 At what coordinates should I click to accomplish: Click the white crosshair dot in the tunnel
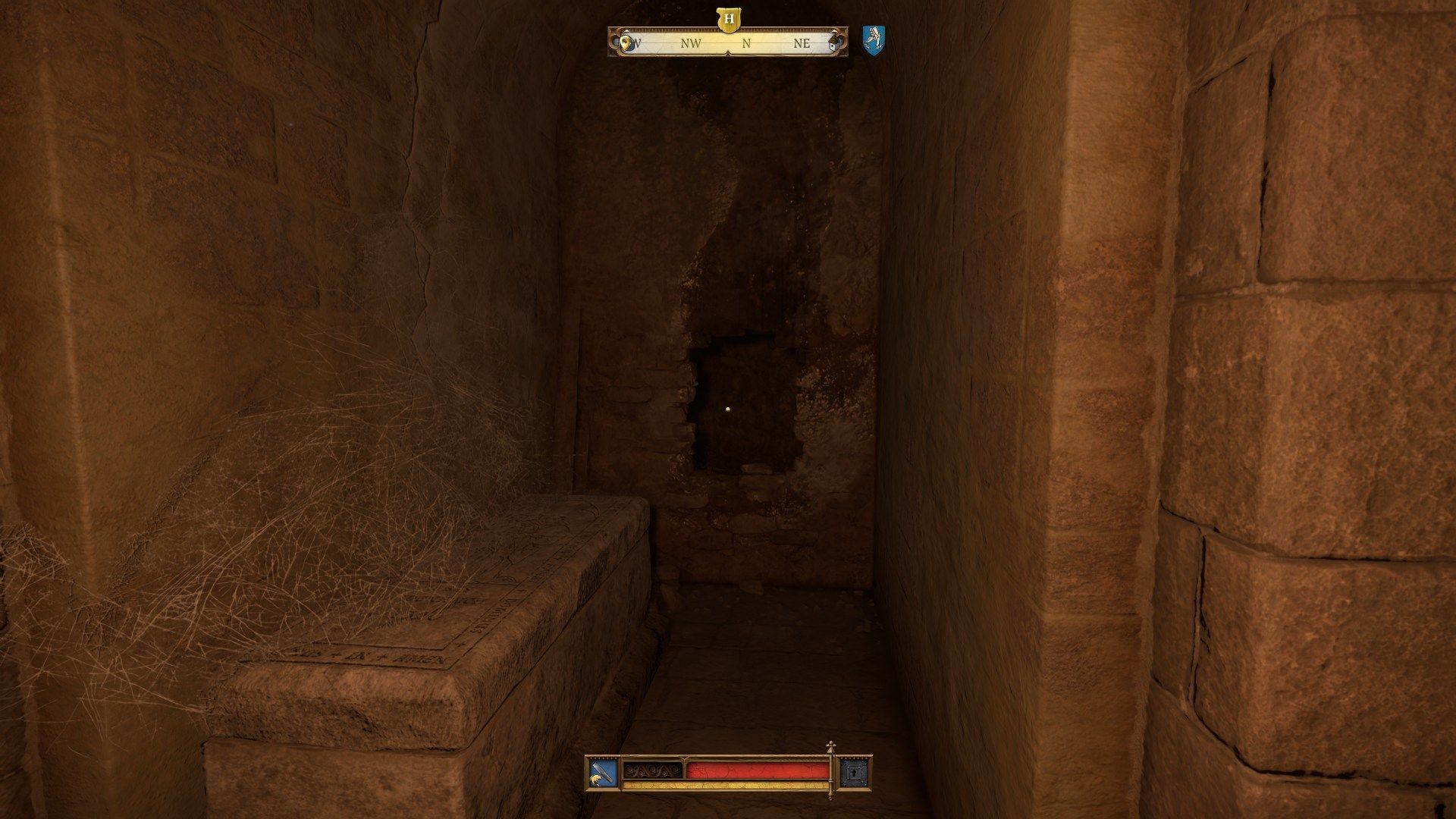729,409
